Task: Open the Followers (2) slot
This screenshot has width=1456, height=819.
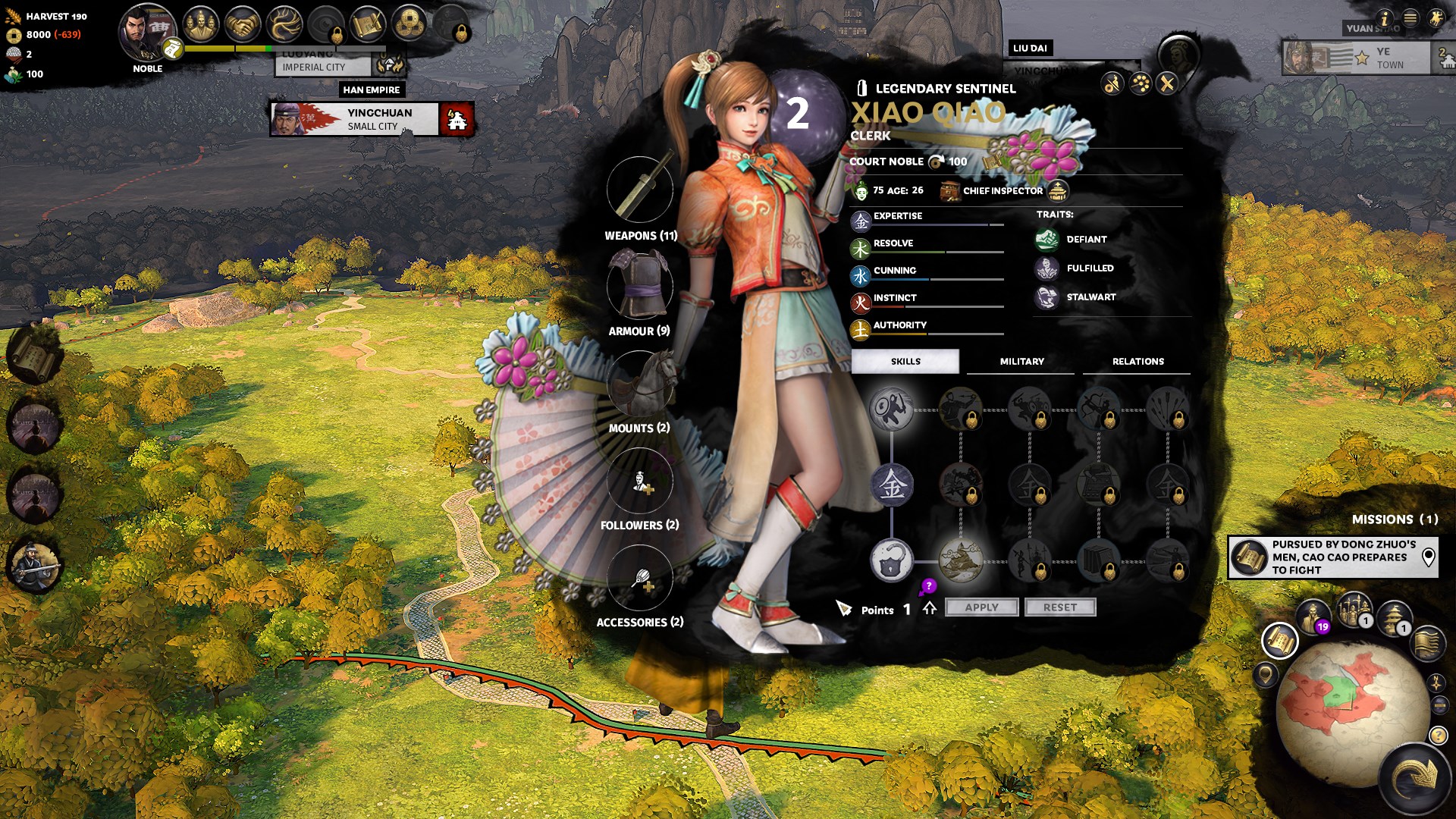Action: coord(640,480)
